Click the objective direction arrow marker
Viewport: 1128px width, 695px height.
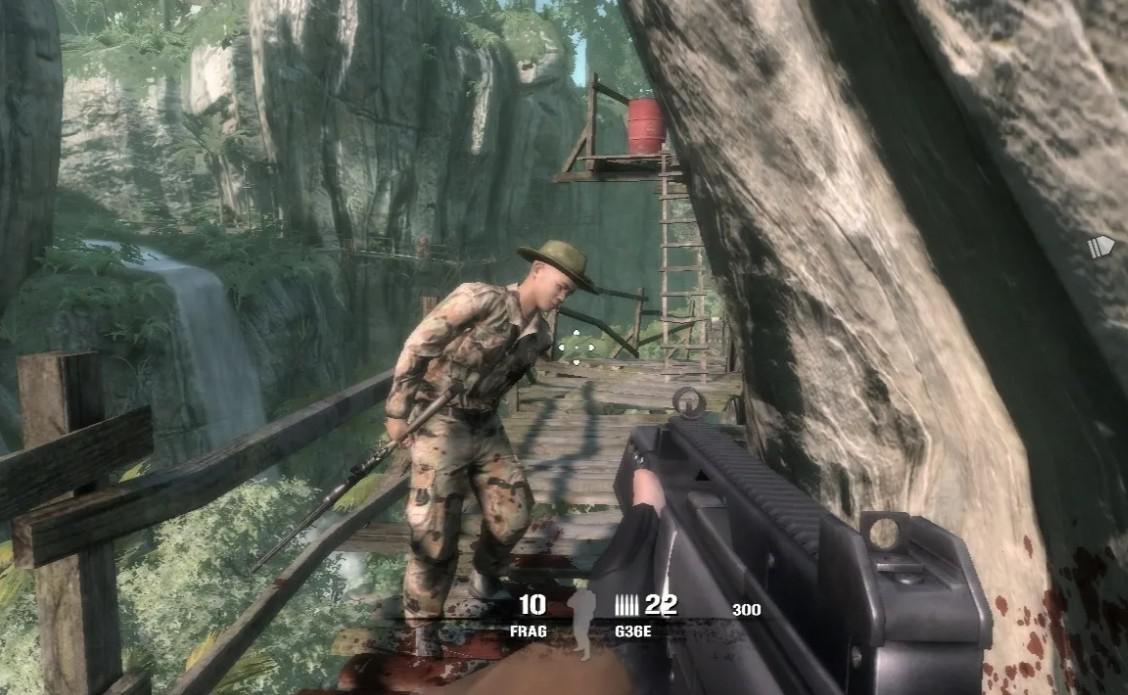(x=1100, y=246)
